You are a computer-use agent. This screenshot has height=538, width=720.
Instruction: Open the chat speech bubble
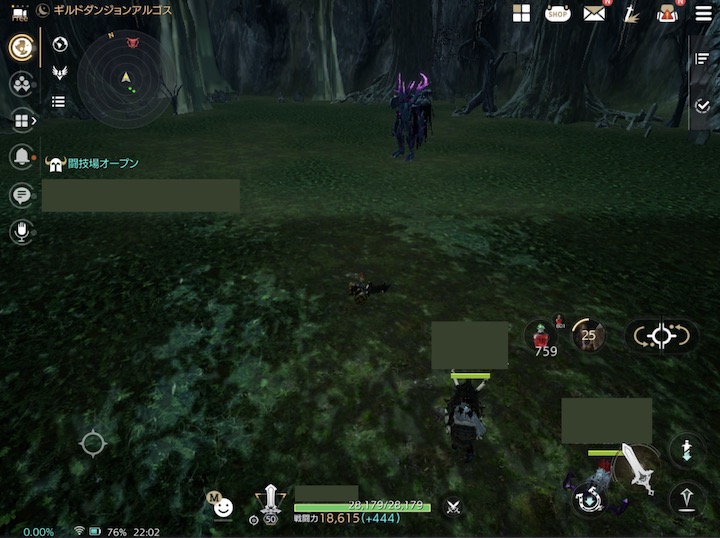pyautogui.click(x=20, y=195)
